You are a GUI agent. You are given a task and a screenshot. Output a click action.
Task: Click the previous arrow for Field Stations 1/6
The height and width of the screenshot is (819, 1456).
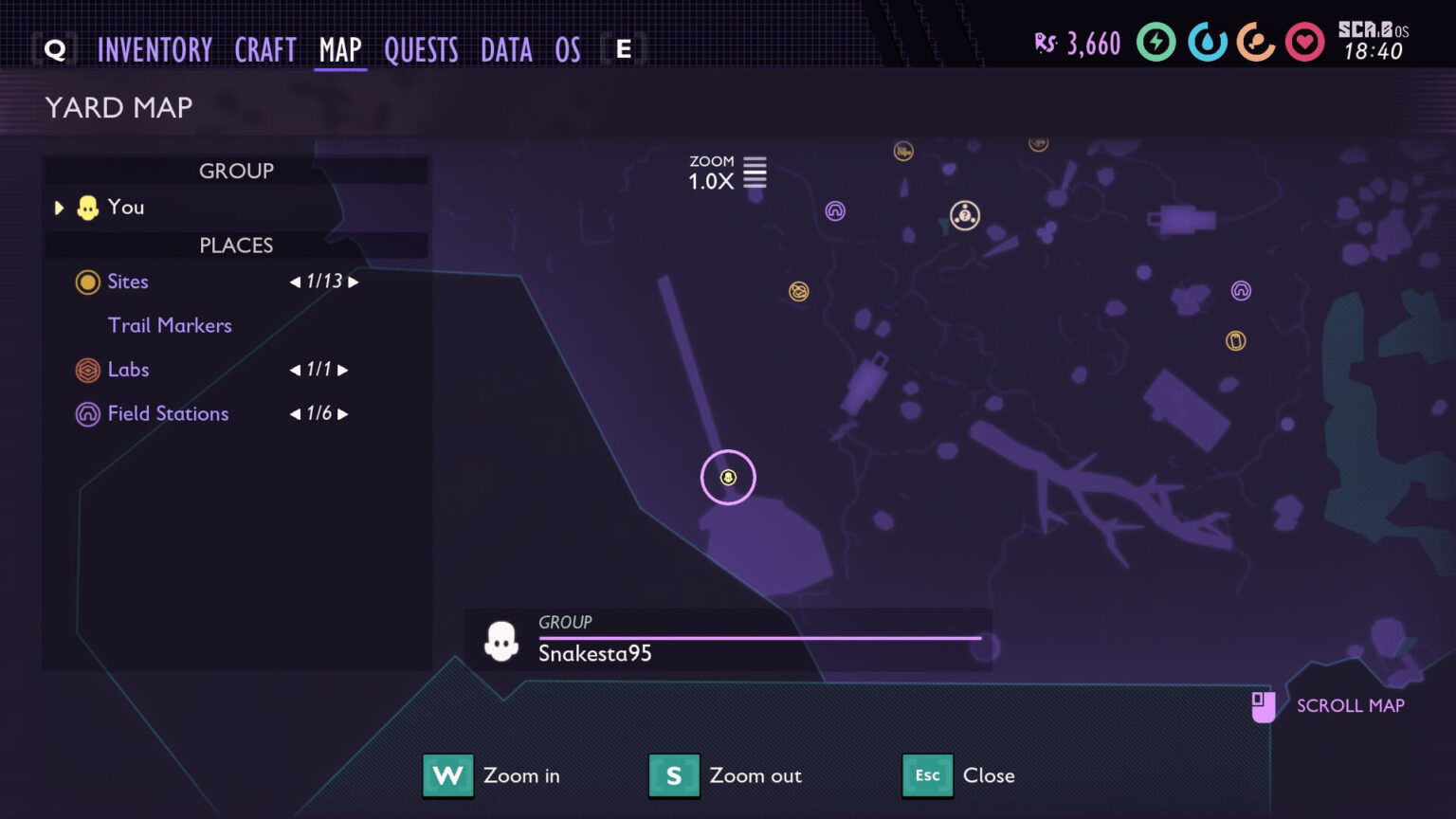tap(294, 413)
